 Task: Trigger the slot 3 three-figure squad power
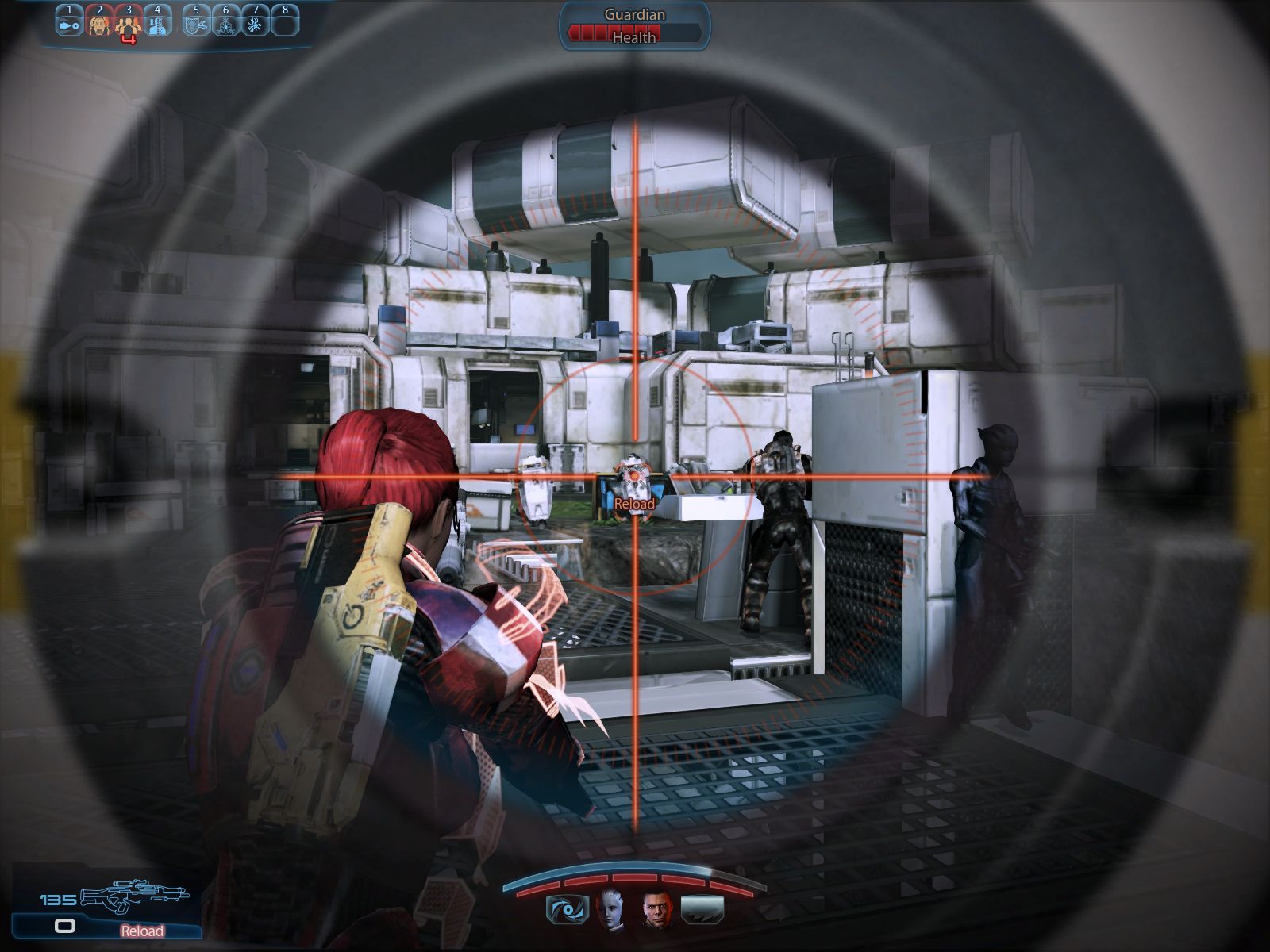128,25
